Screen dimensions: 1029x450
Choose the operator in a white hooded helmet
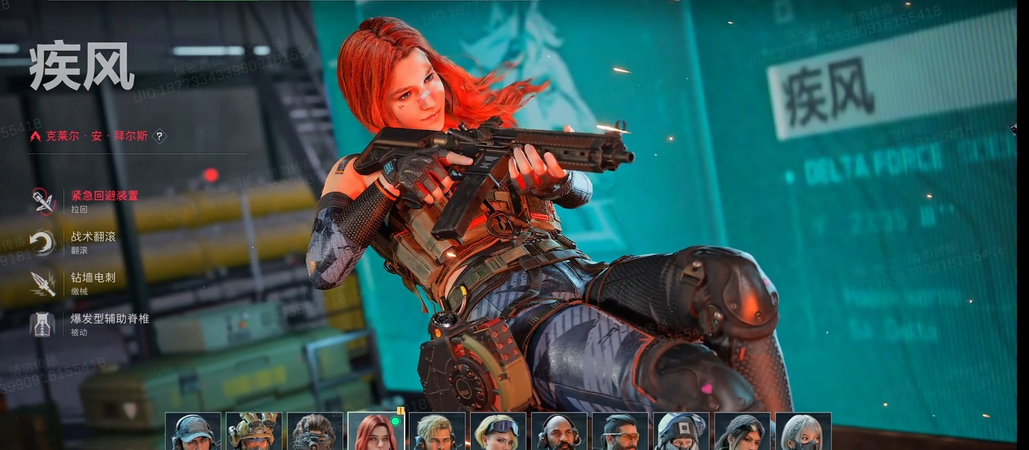(x=681, y=432)
